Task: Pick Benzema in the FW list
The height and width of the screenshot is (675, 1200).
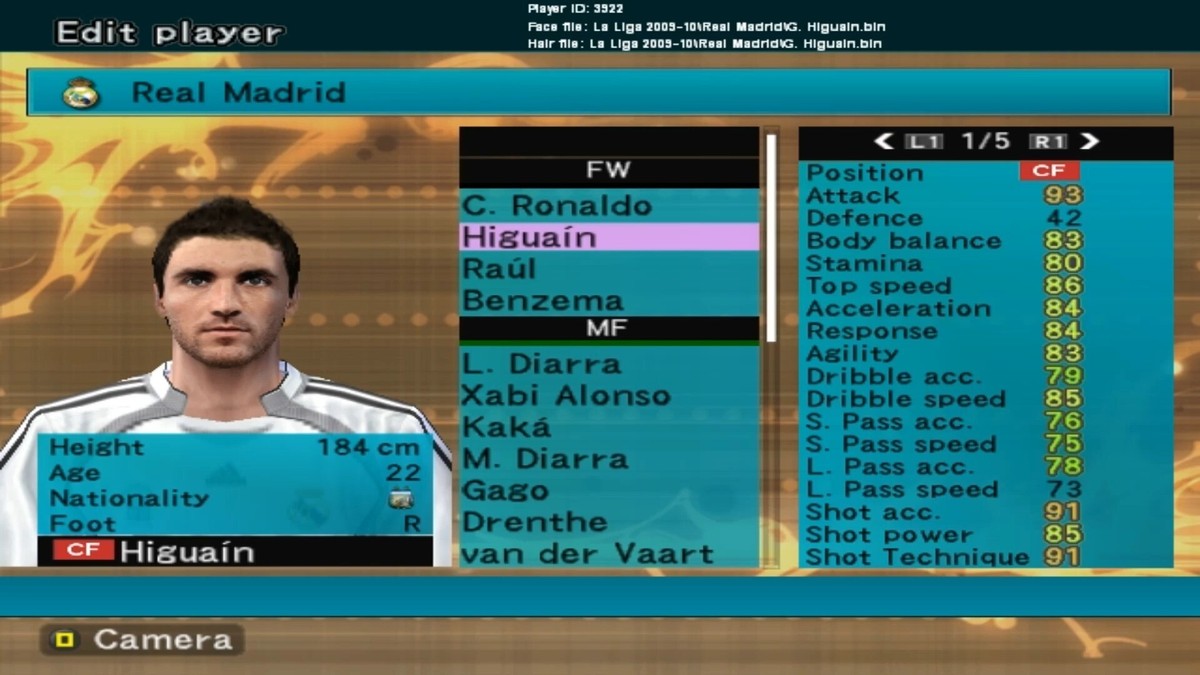Action: [608, 300]
